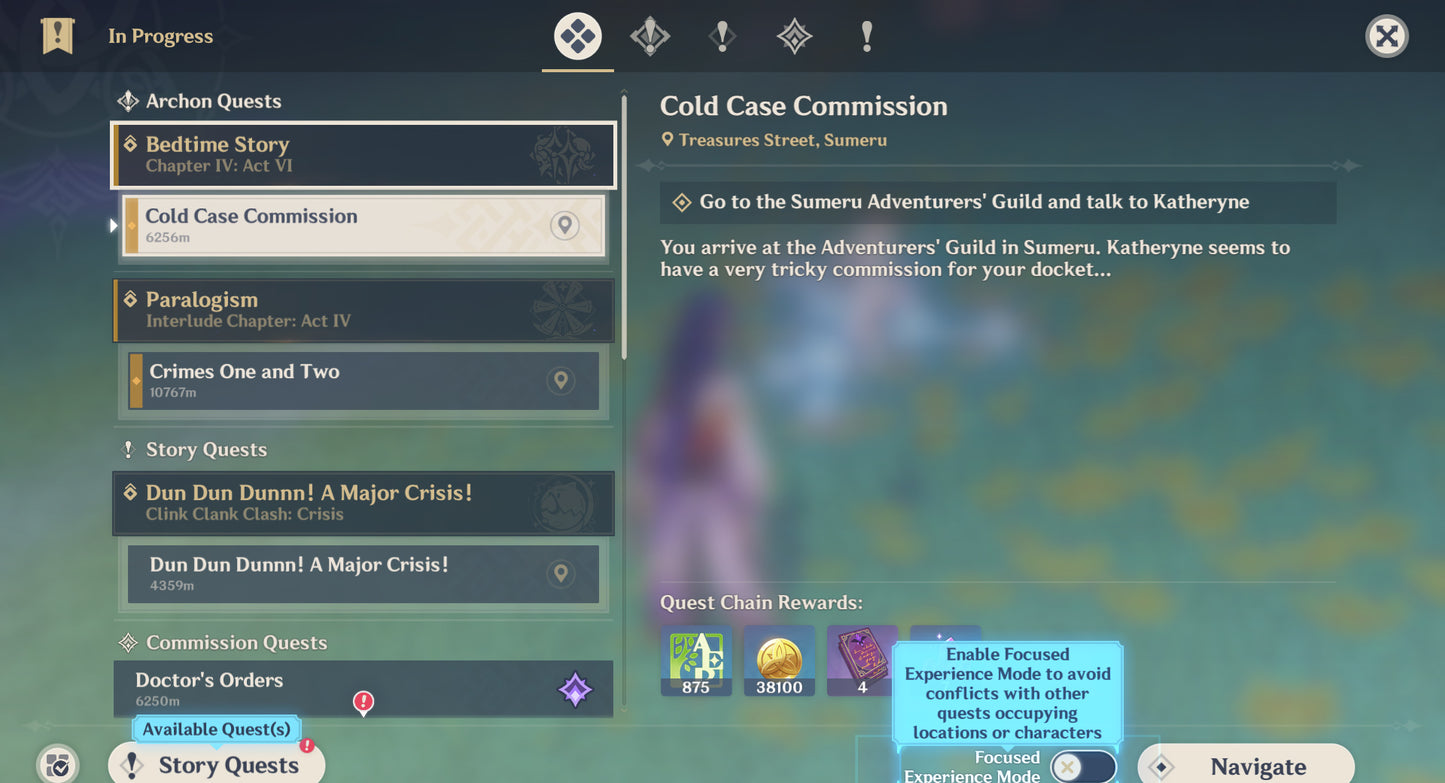View the purple book reward item
1445x783 pixels.
pyautogui.click(x=862, y=661)
